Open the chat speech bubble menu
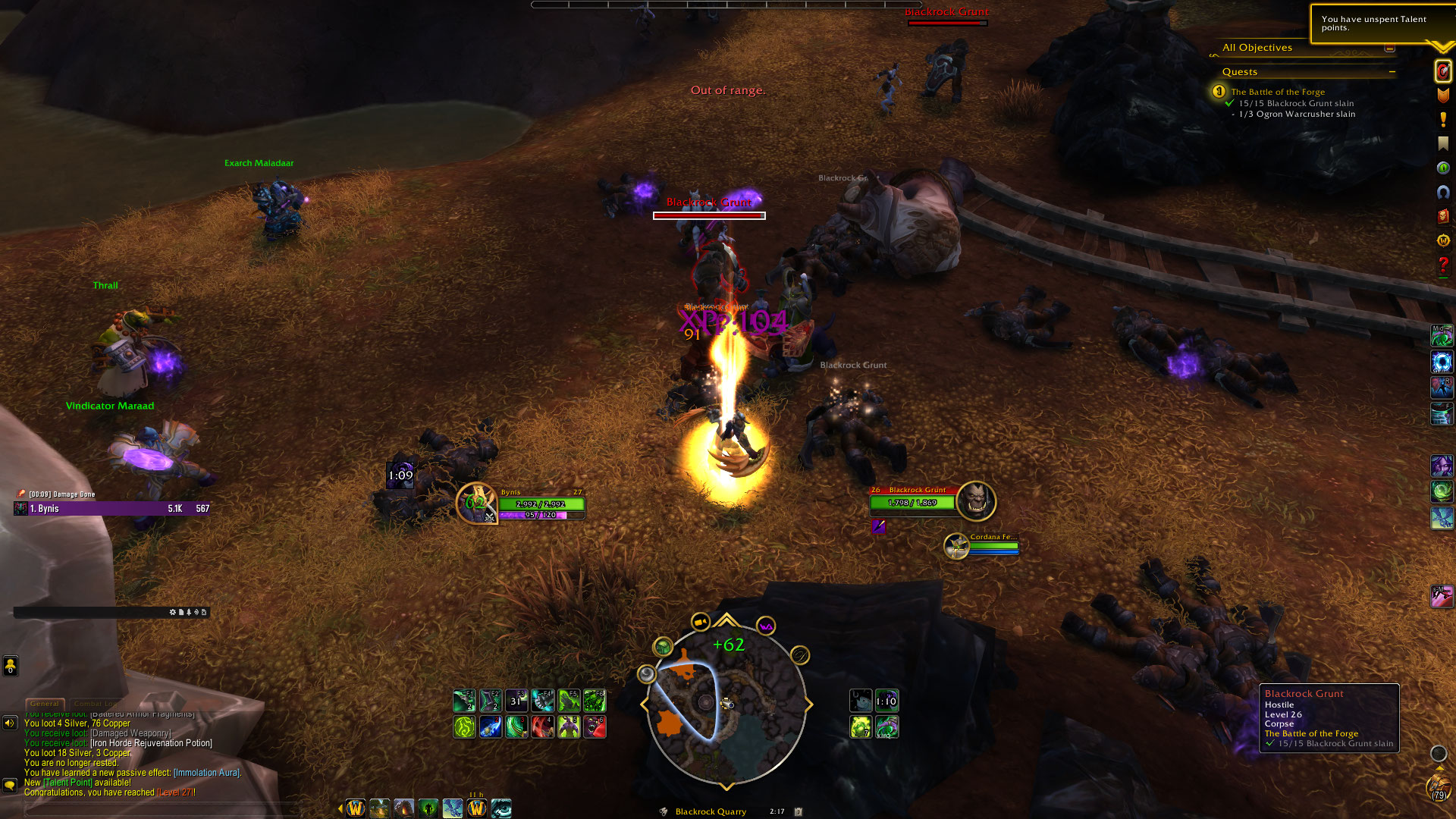 click(x=10, y=785)
